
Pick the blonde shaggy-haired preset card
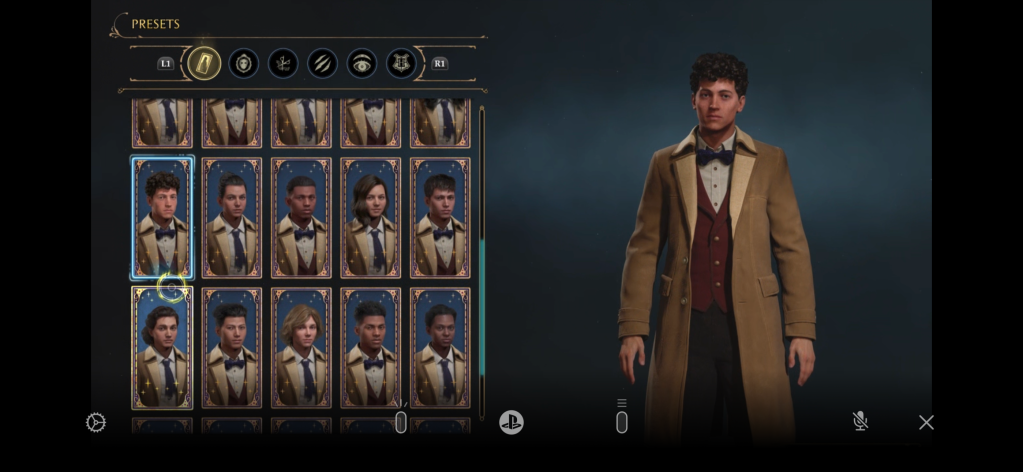pos(301,347)
